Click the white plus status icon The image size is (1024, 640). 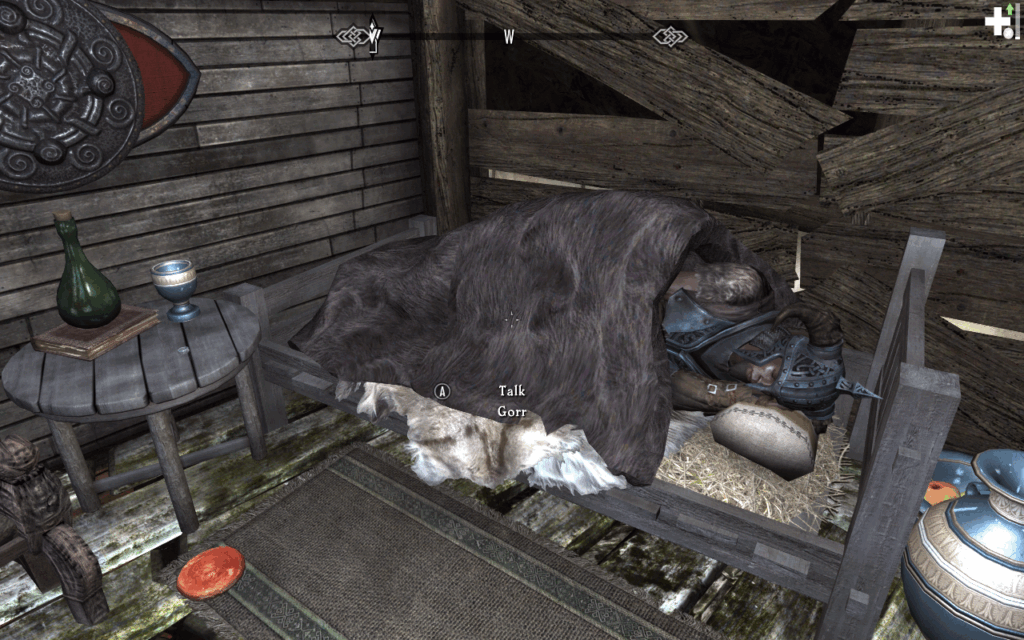997,22
